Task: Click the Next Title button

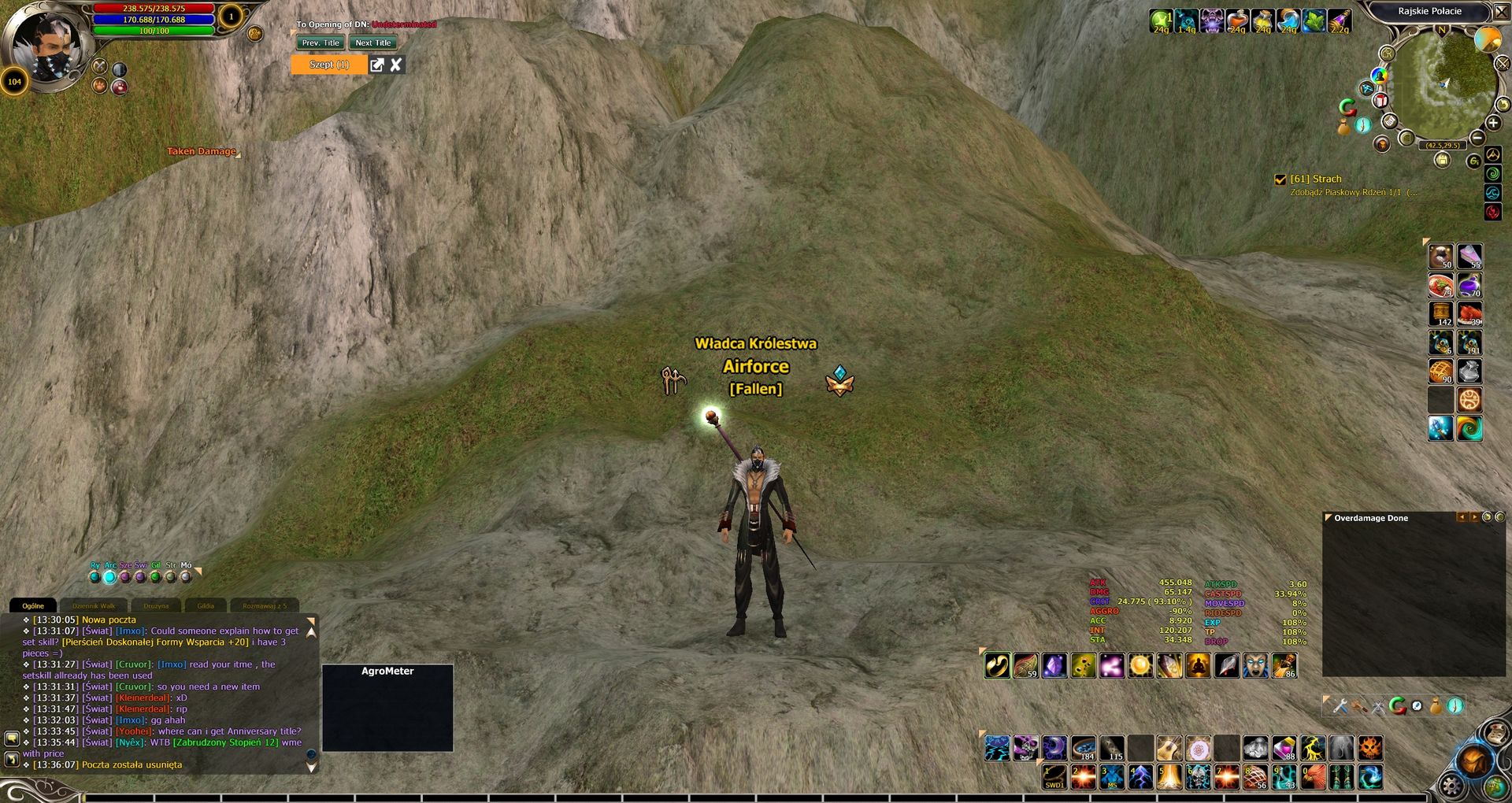Action: tap(372, 43)
